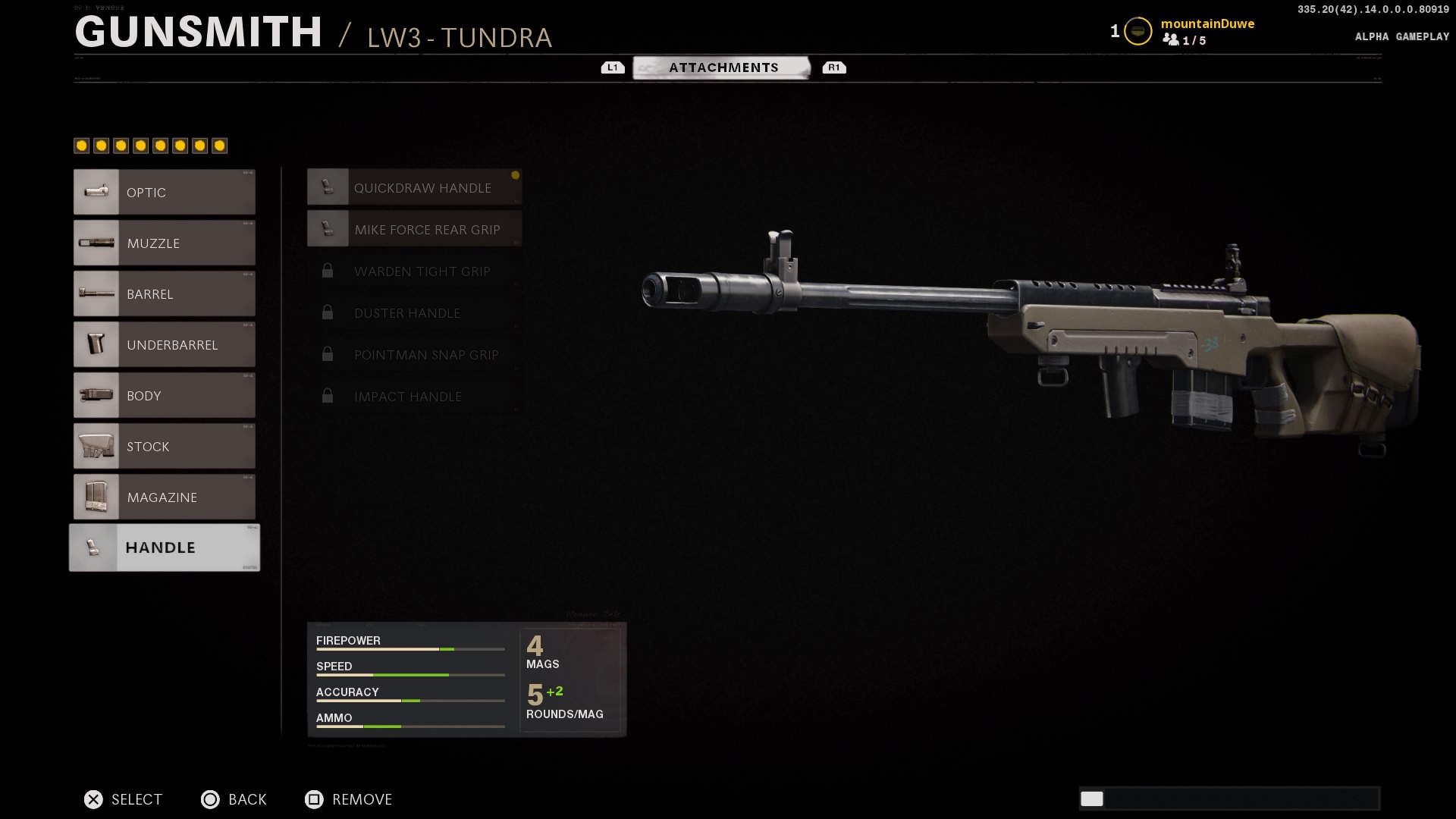Screen dimensions: 1456x819
Task: Click the mountainDuwe player name
Action: 1207,24
